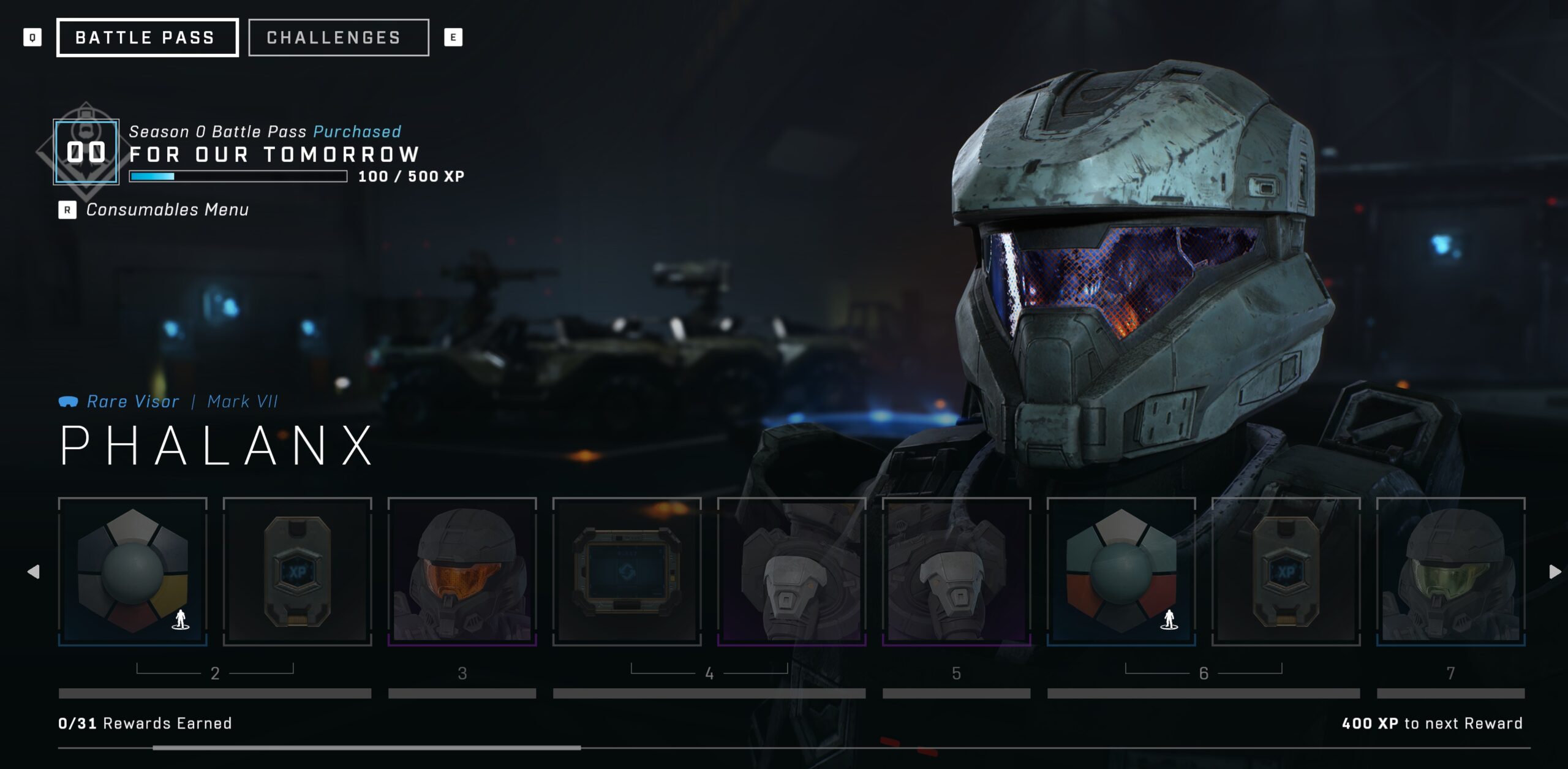Select the visor glasses icon beside Rare Visor

coord(69,401)
